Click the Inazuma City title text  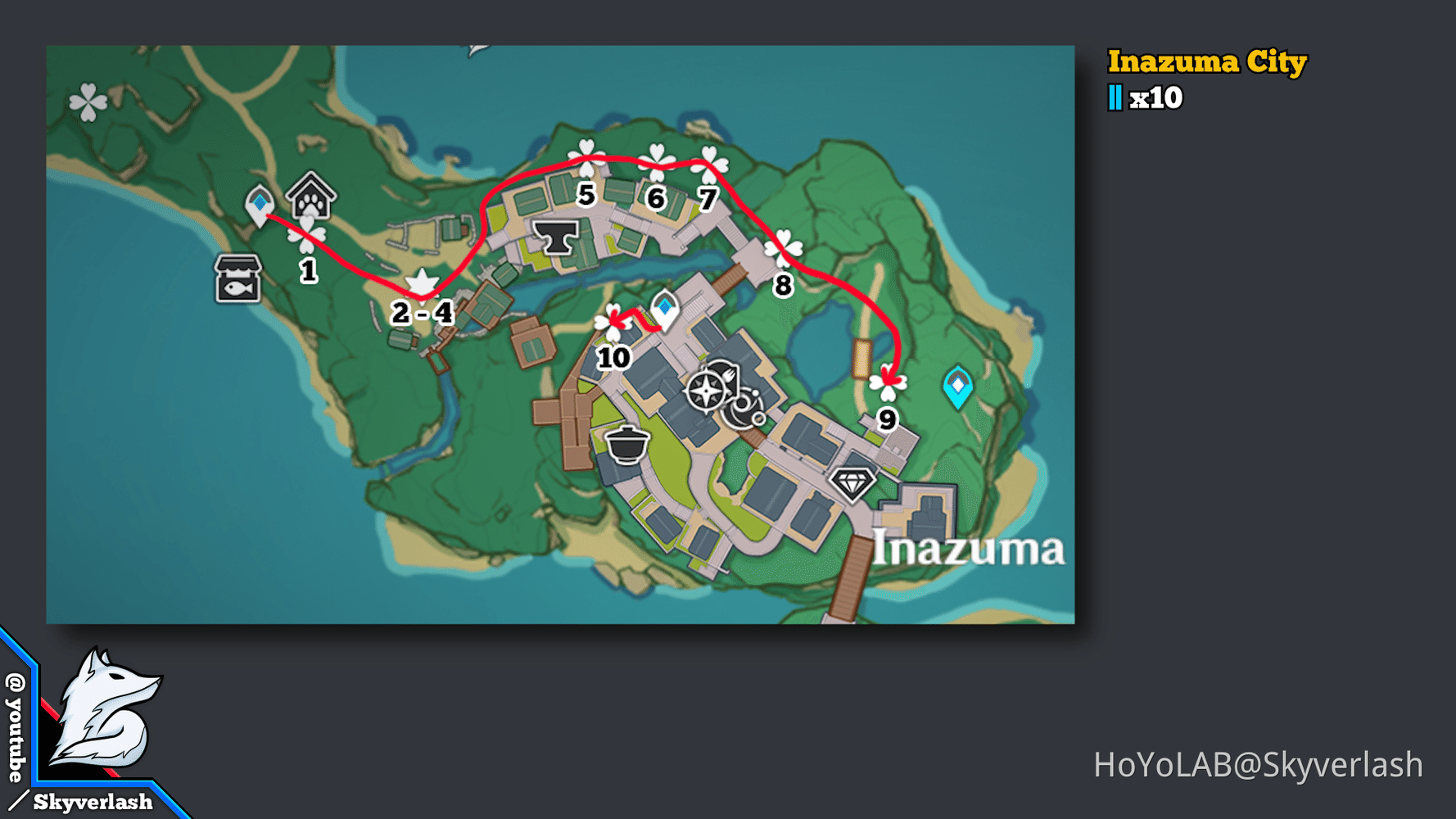click(x=1207, y=61)
